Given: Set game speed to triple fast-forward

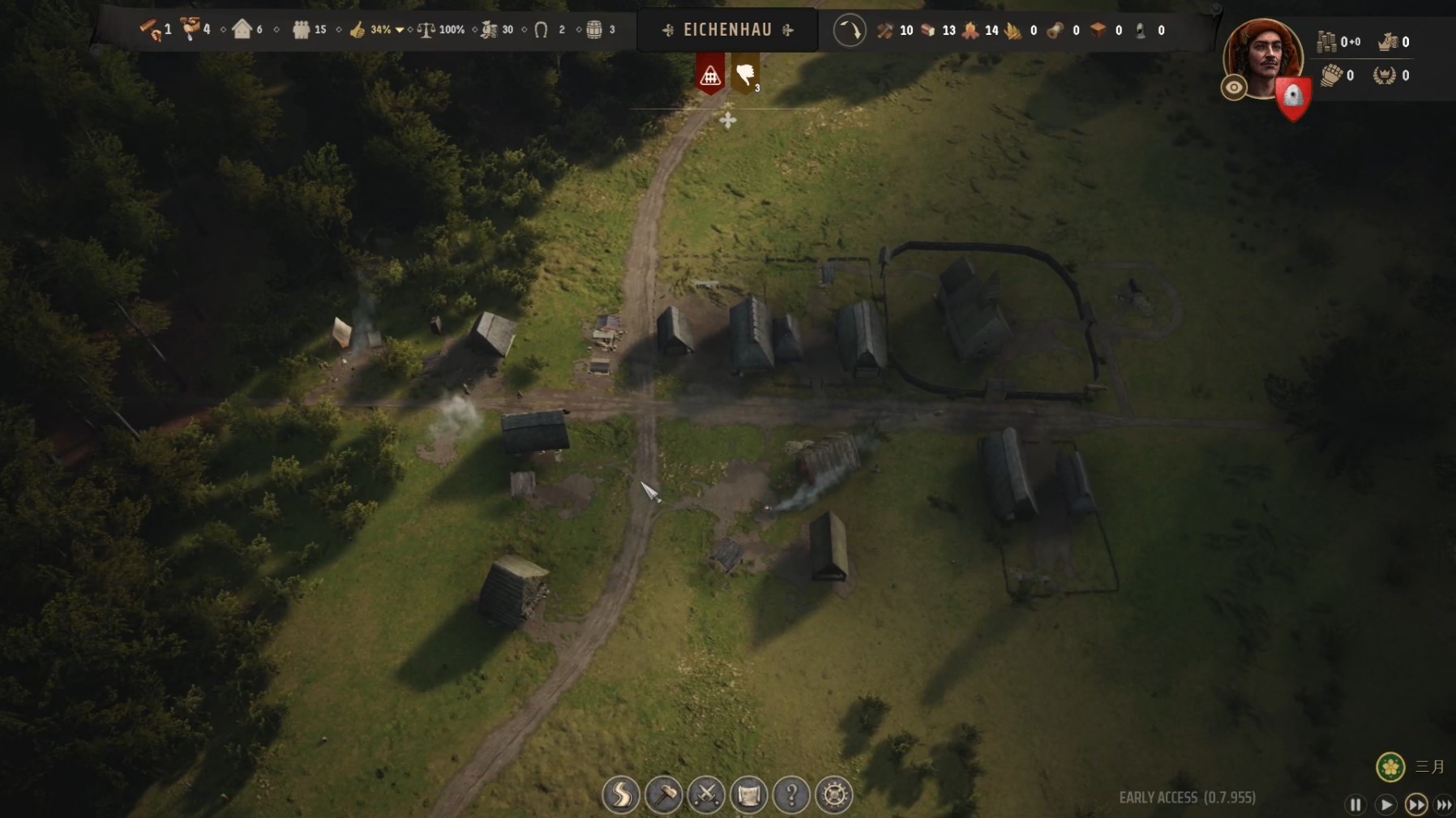Looking at the screenshot, I should 1444,805.
